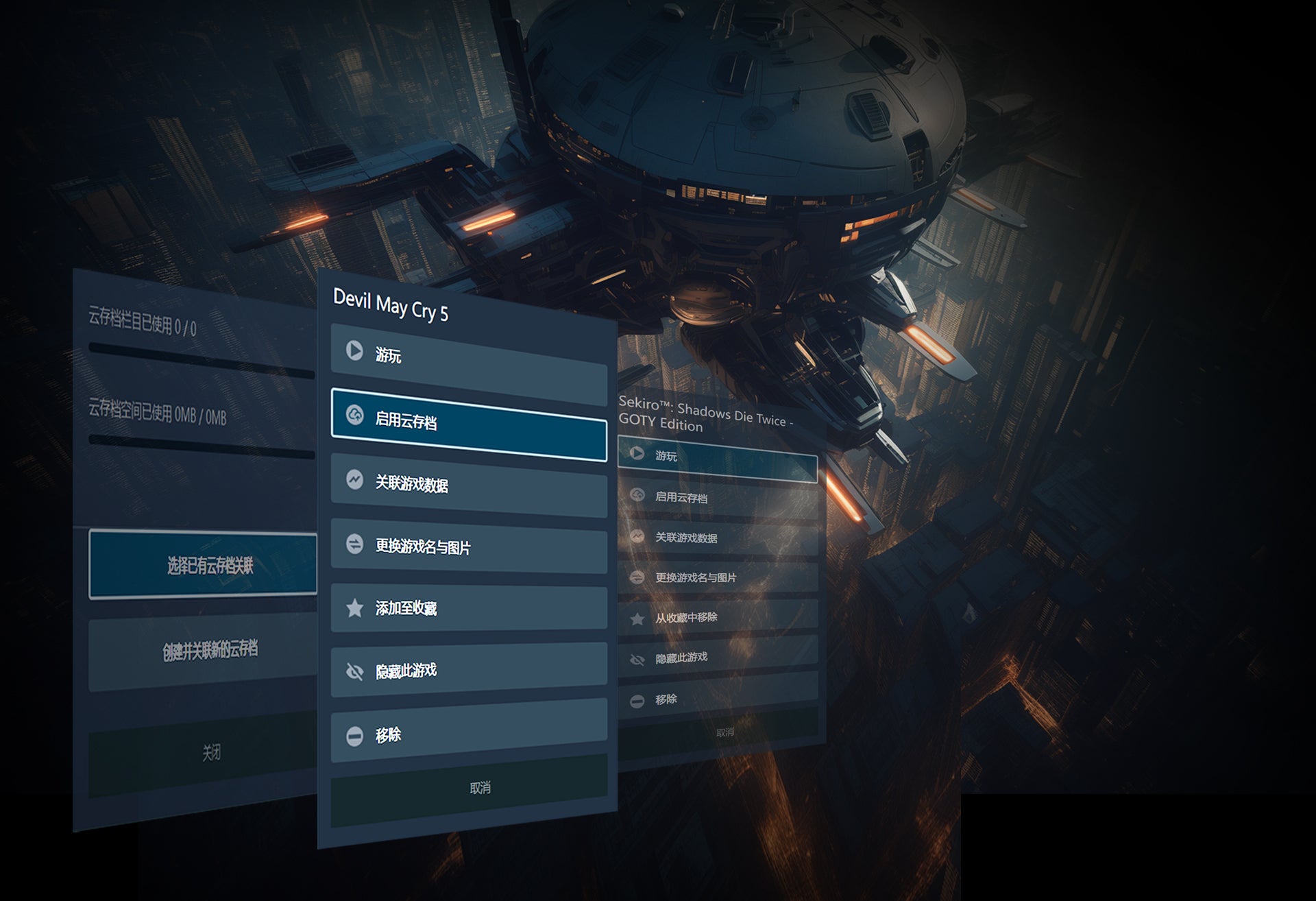This screenshot has height=901, width=1316.
Task: Open 关联游戏数据 in the Sekiro menu
Action: tap(717, 538)
